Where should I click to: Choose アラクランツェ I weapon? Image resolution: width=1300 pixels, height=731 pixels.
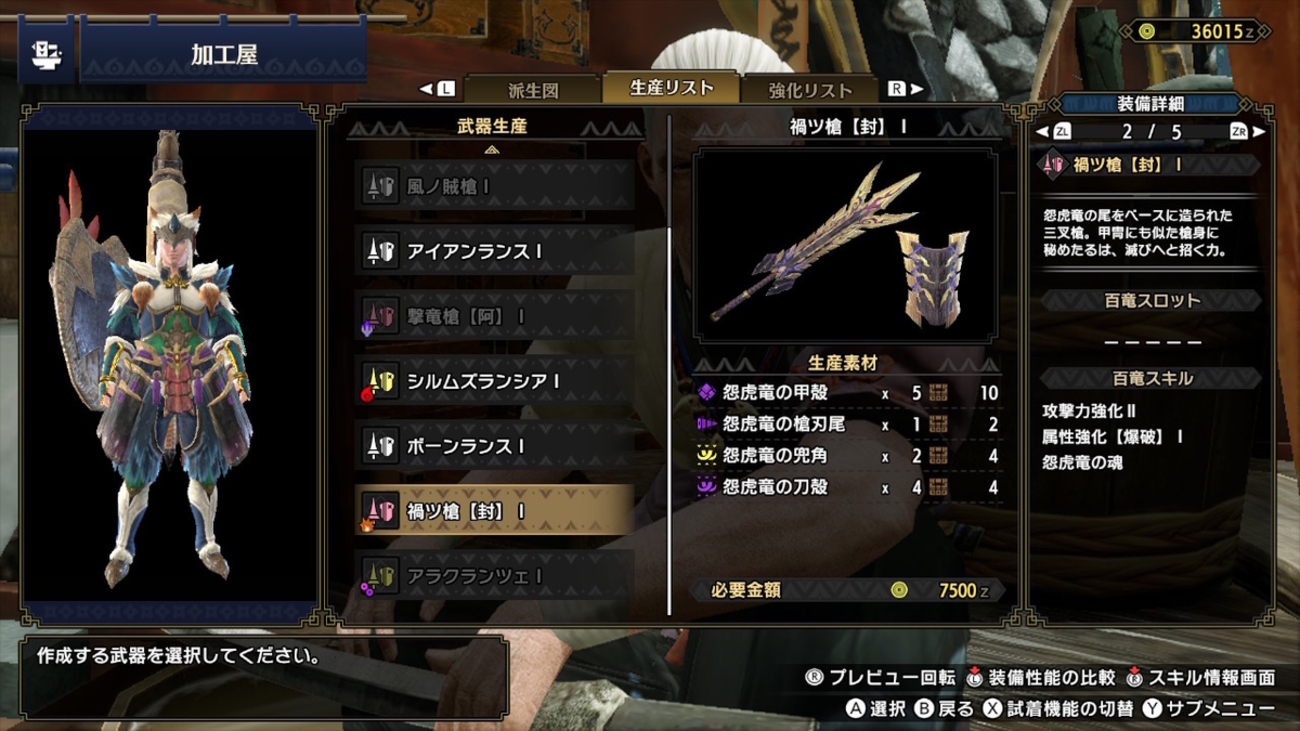pyautogui.click(x=495, y=576)
